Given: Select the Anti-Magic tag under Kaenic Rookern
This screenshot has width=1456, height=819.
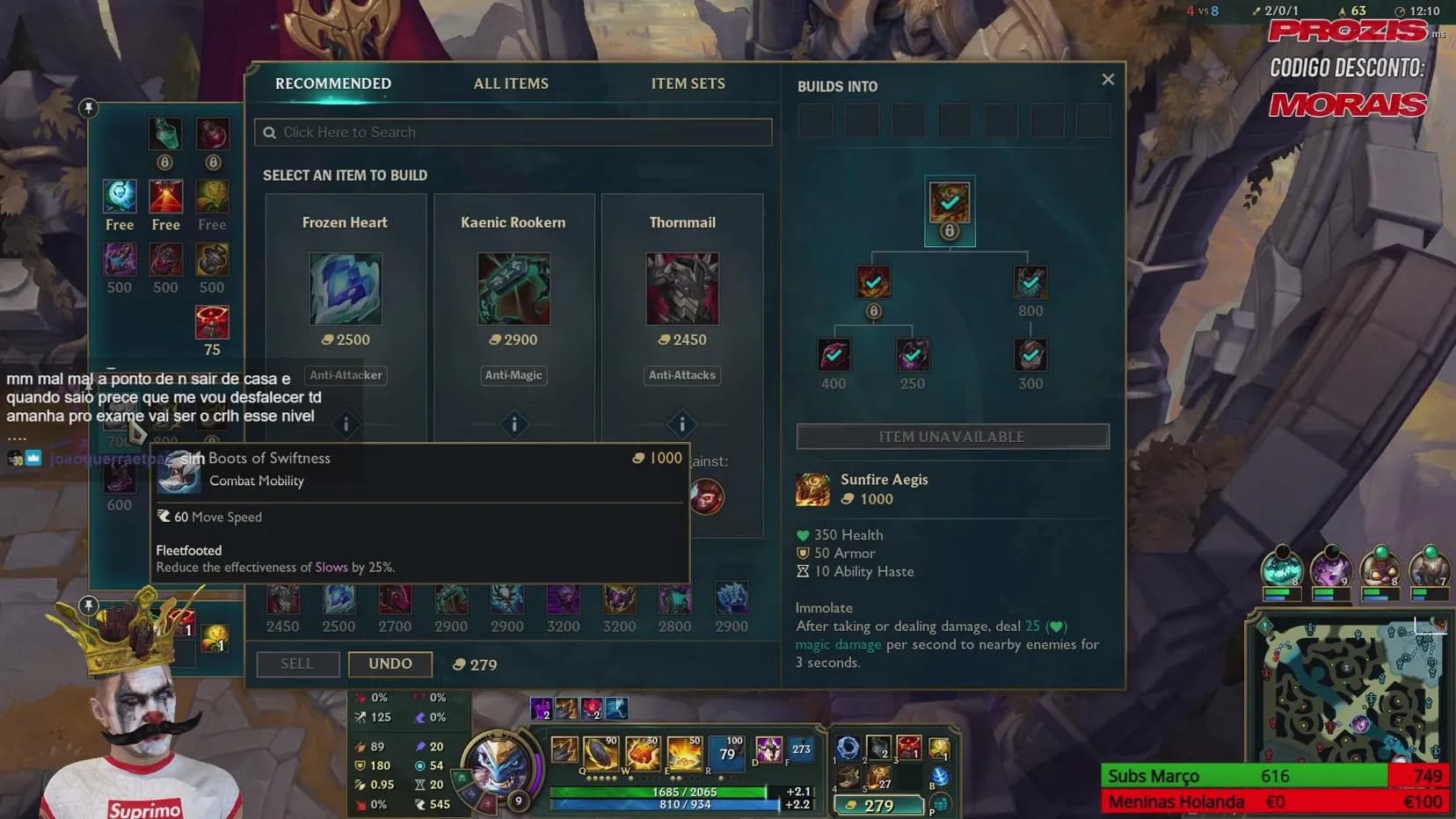Looking at the screenshot, I should pos(513,375).
